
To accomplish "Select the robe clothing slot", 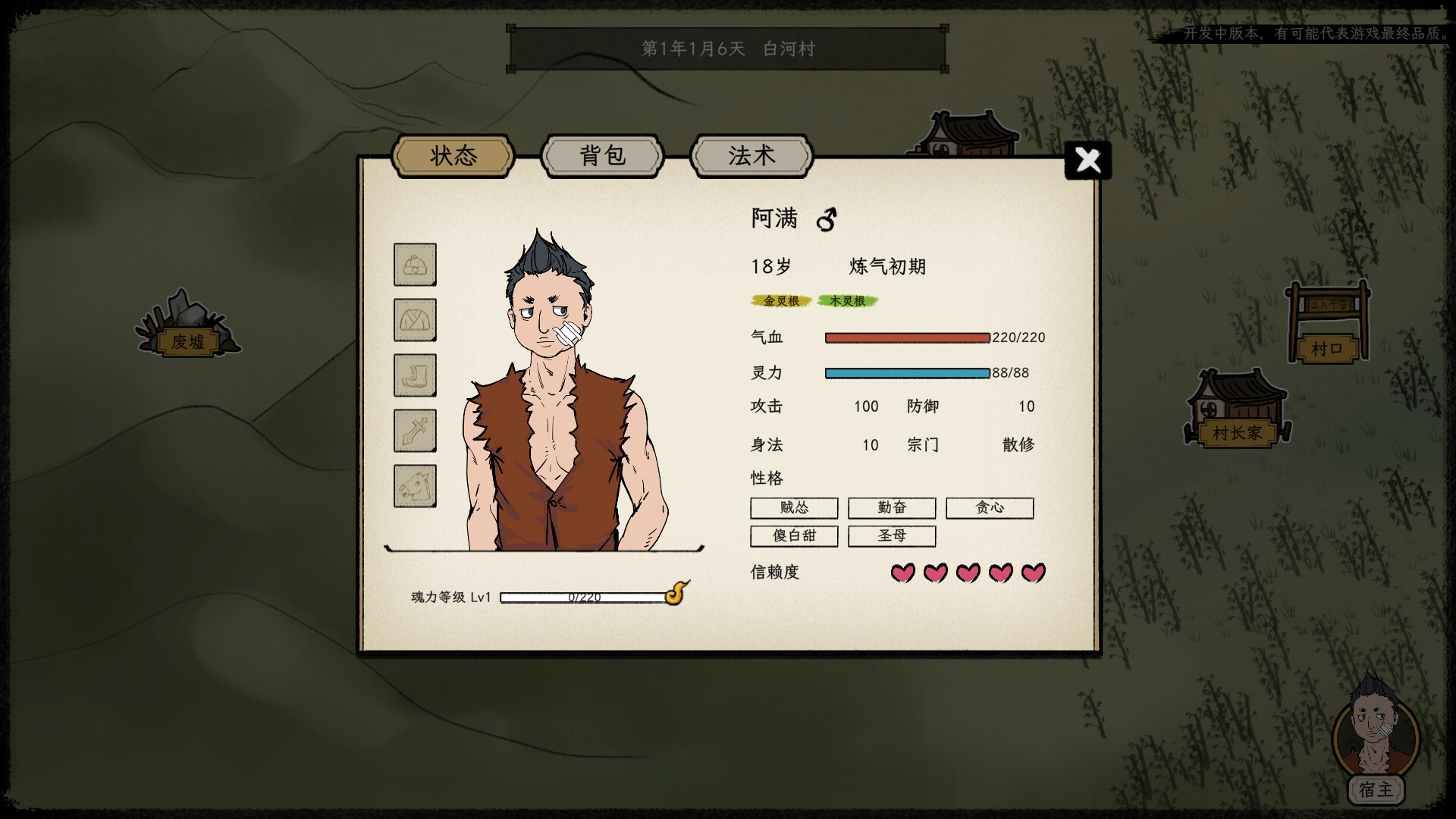I will [x=415, y=321].
